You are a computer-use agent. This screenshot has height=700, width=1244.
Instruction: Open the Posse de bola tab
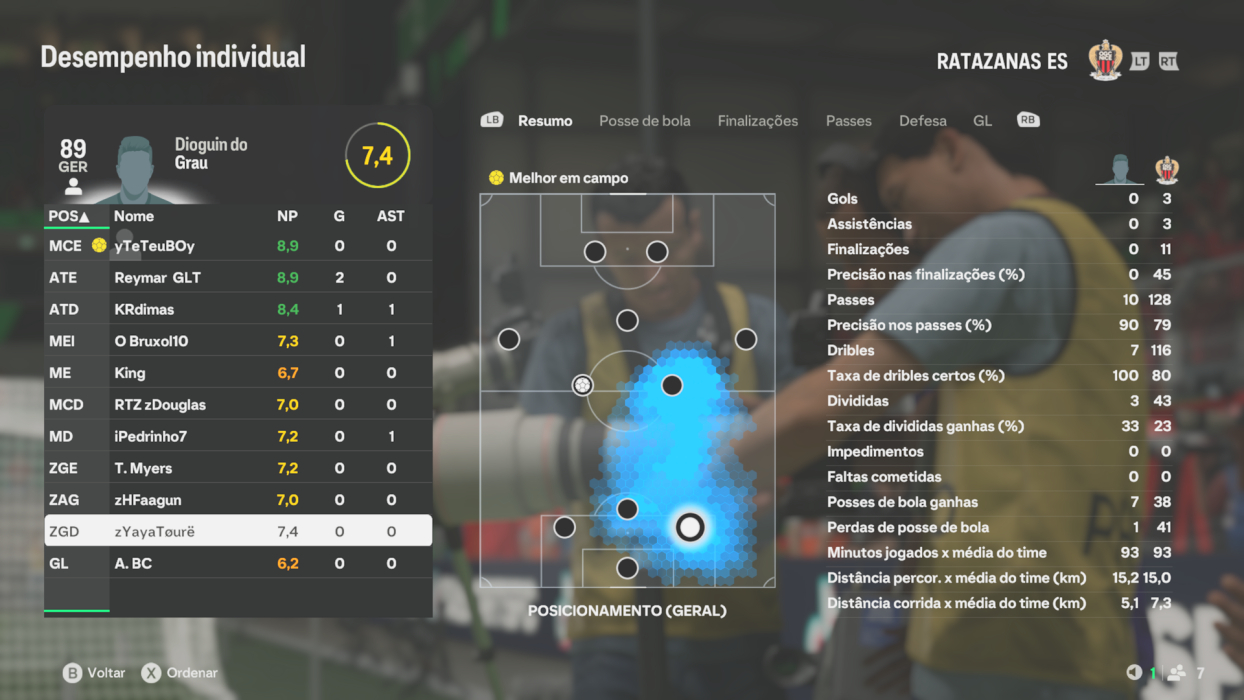(644, 121)
